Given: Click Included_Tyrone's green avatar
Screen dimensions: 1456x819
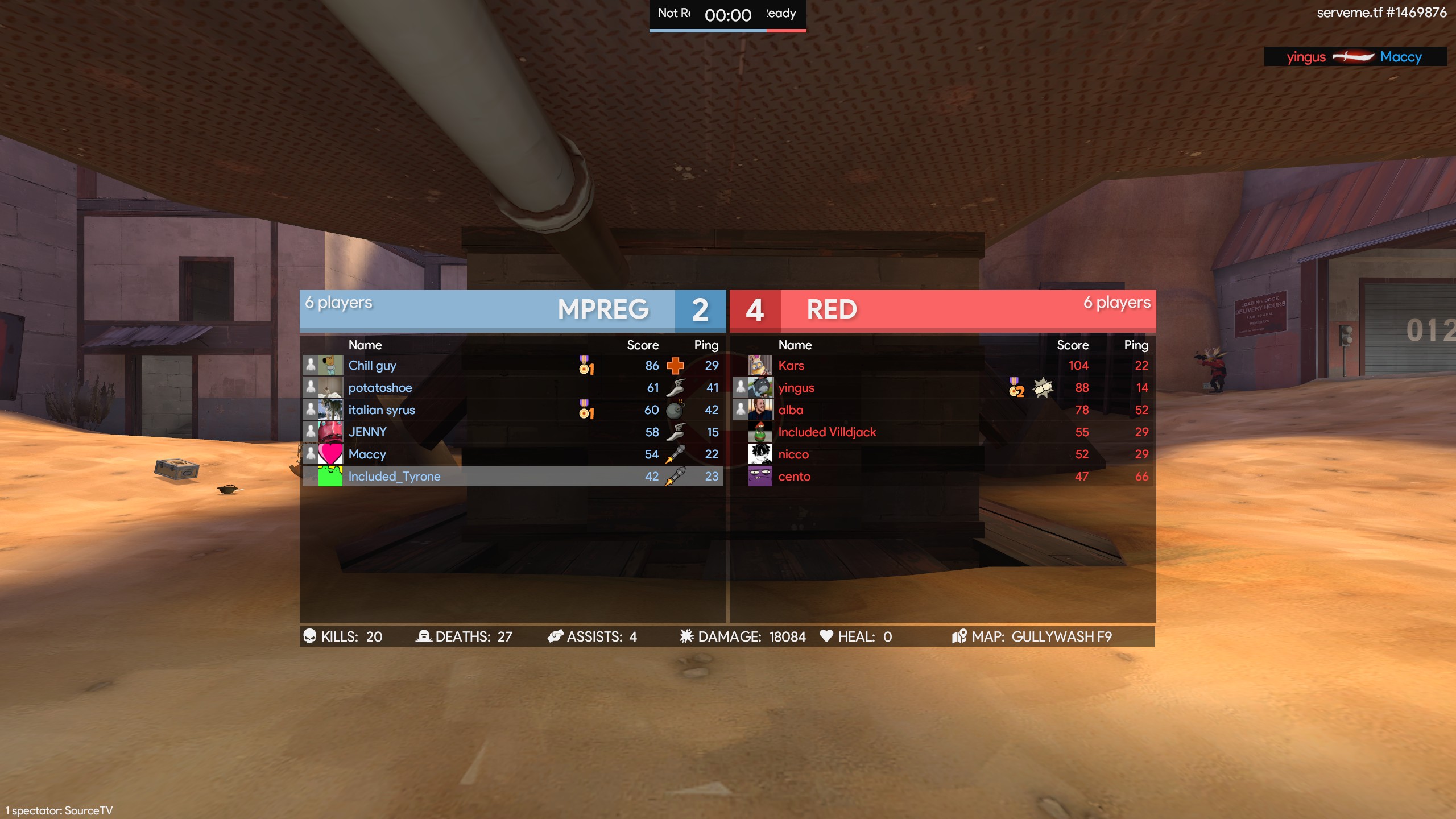Looking at the screenshot, I should point(330,476).
